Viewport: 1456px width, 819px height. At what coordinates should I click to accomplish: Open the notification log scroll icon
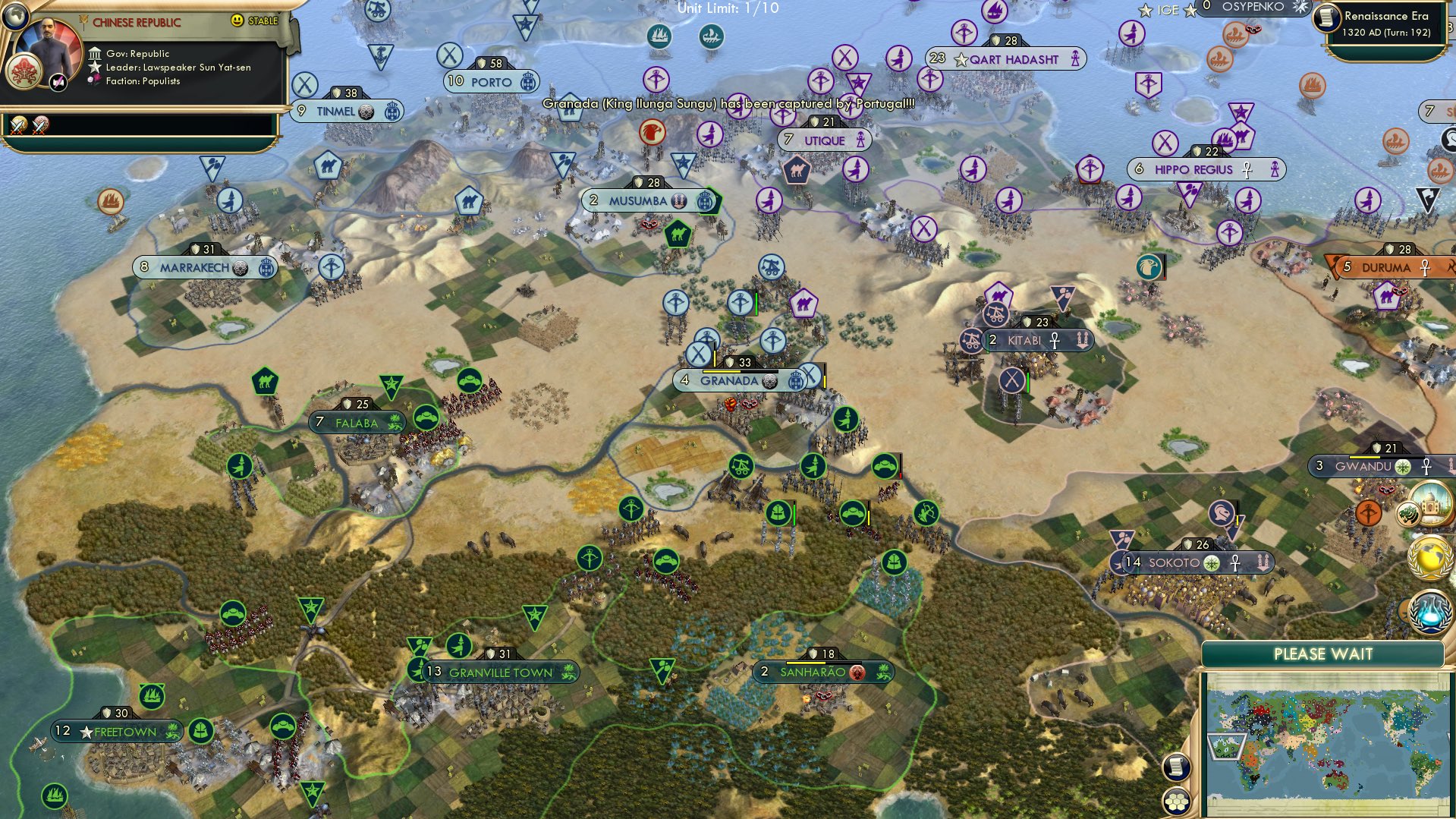pyautogui.click(x=1177, y=768)
